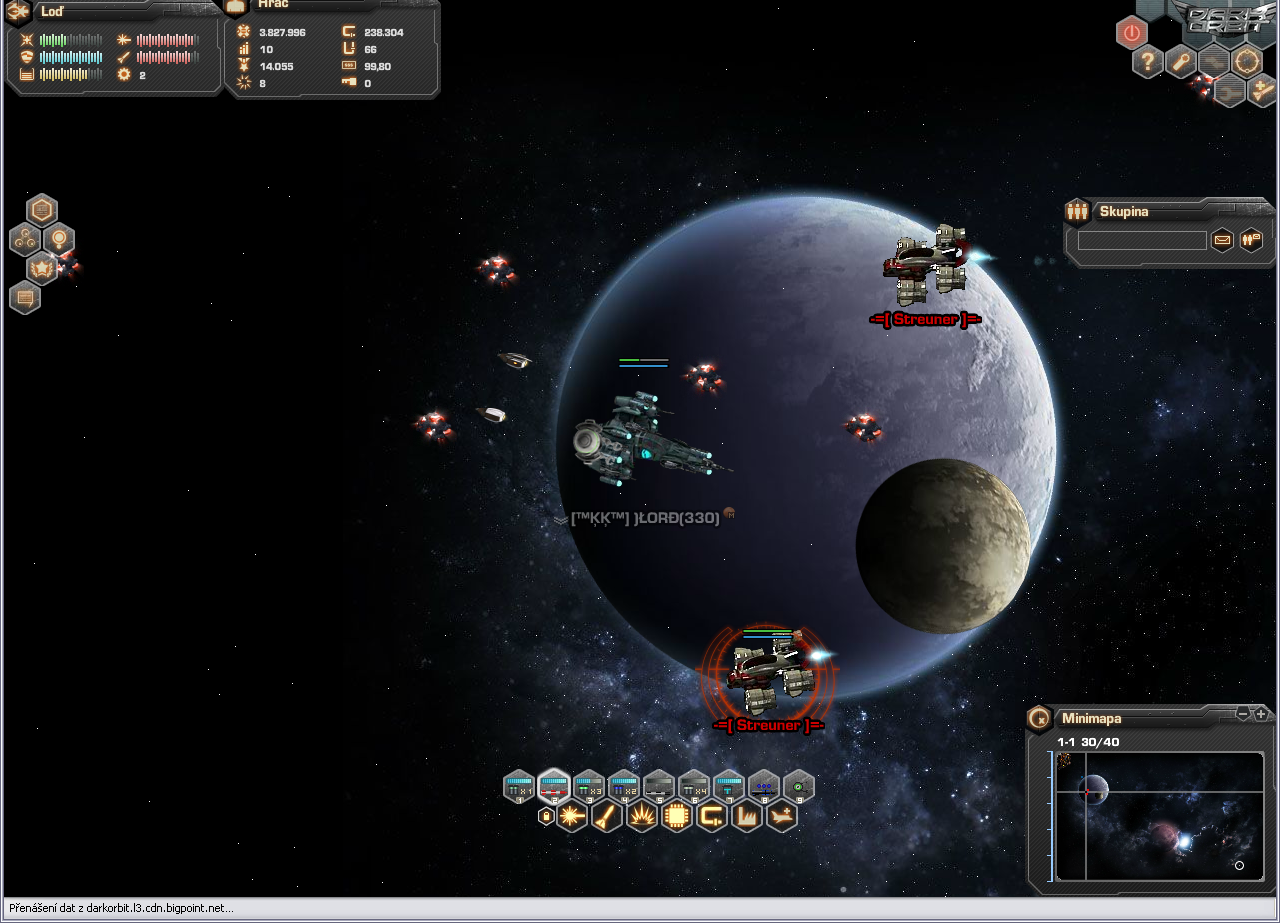Viewport: 1280px width, 923px height.
Task: Select hotbar slot 2 with red rockets
Action: 554,786
